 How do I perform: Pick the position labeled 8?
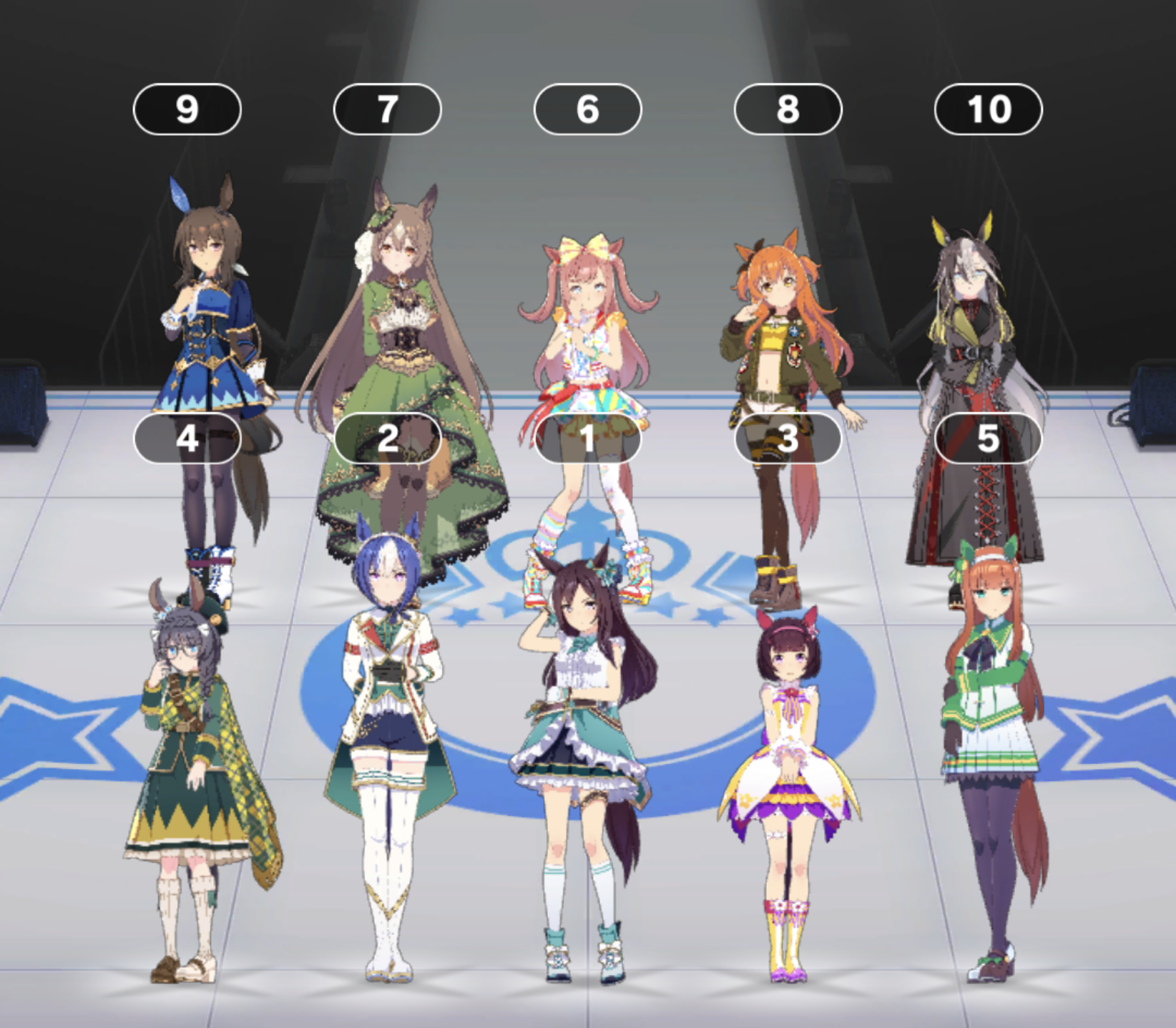pyautogui.click(x=788, y=109)
